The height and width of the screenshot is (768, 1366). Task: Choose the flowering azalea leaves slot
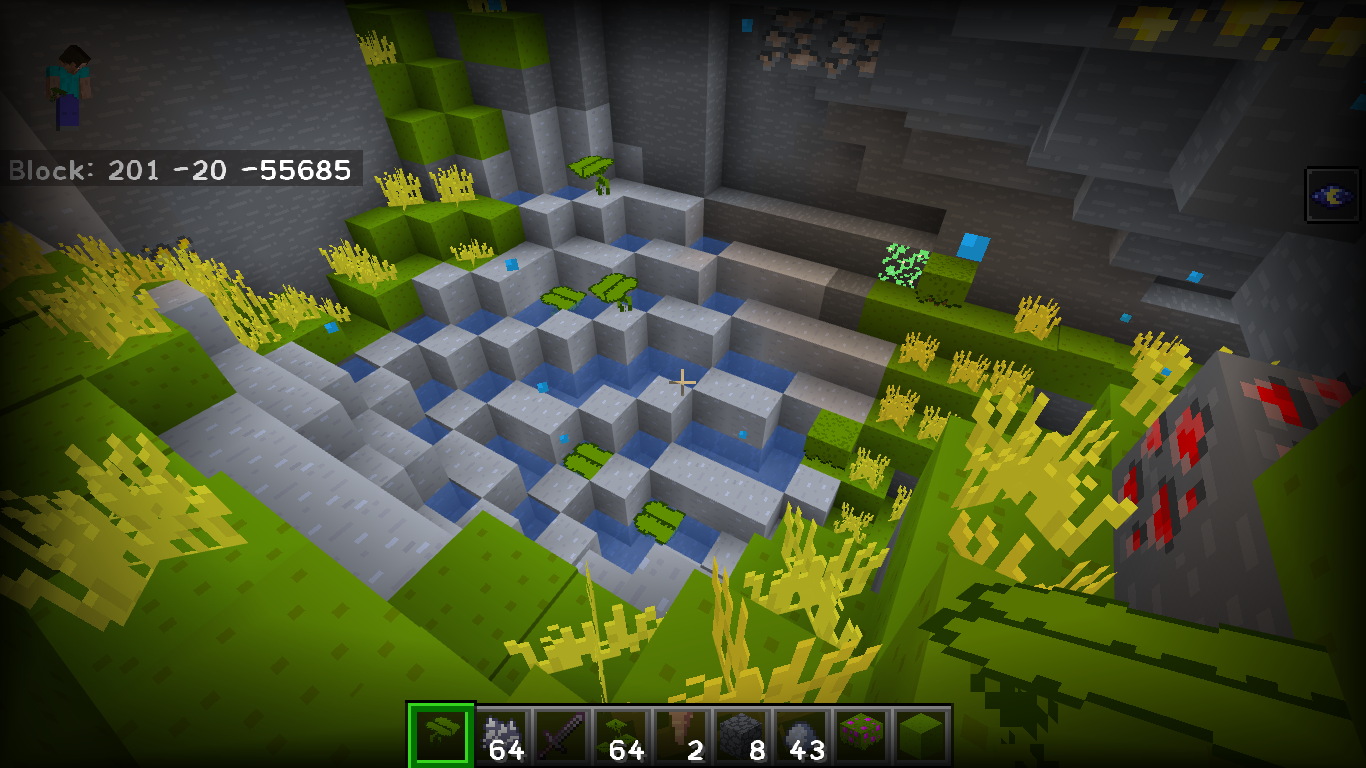[861, 737]
